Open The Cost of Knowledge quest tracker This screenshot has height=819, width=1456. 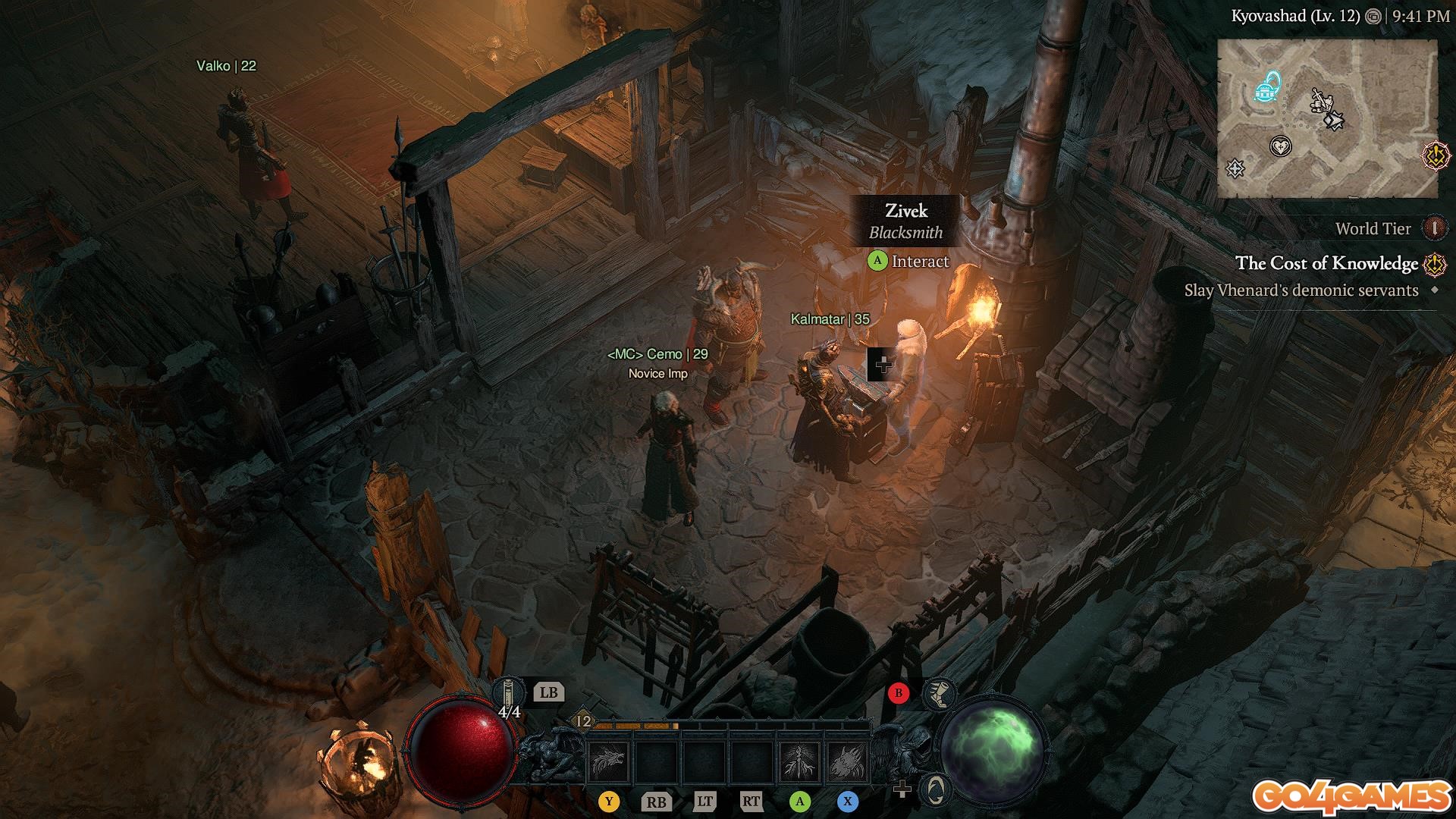coord(1326,263)
